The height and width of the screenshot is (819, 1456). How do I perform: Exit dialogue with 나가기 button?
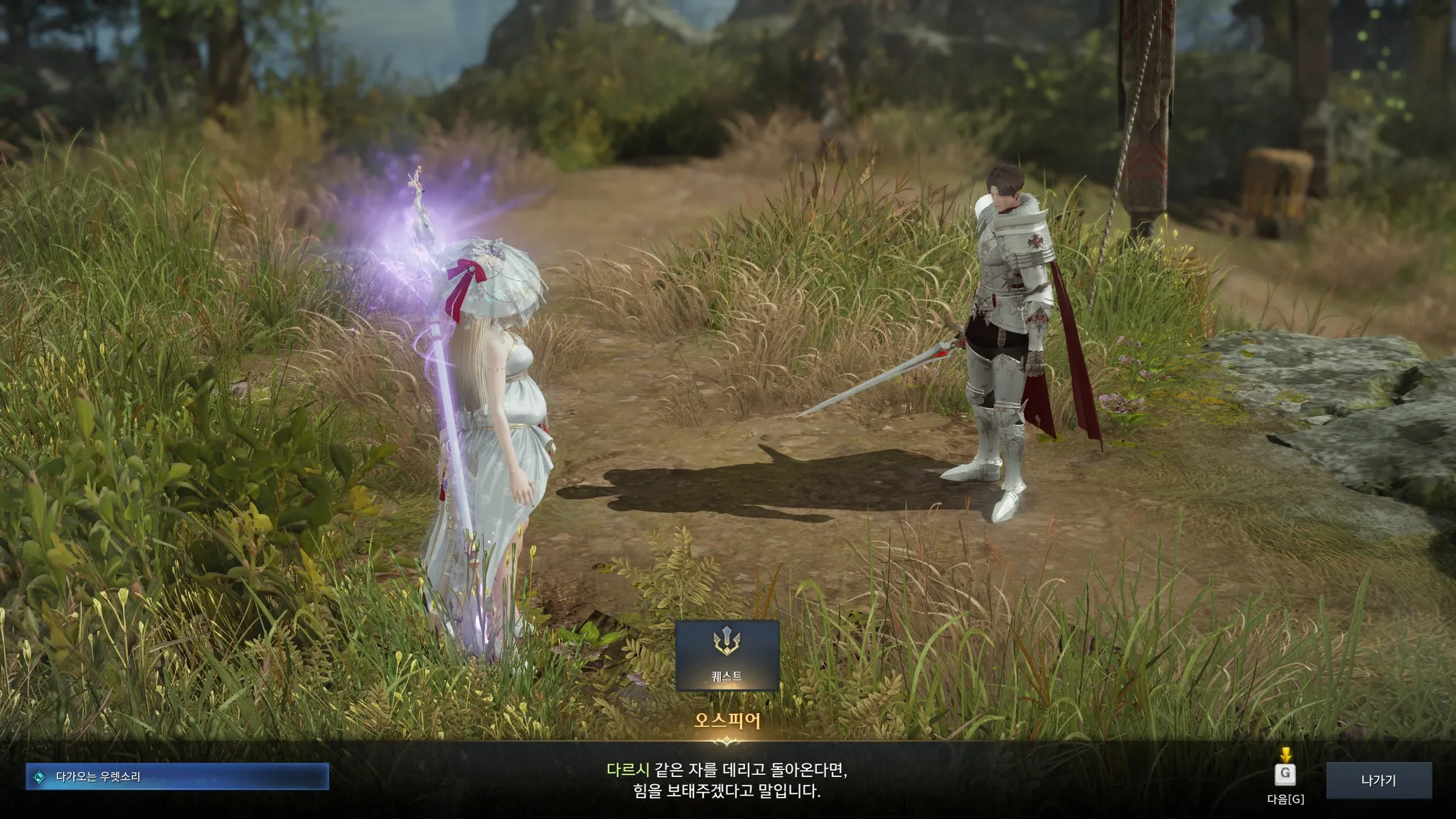[x=1378, y=780]
